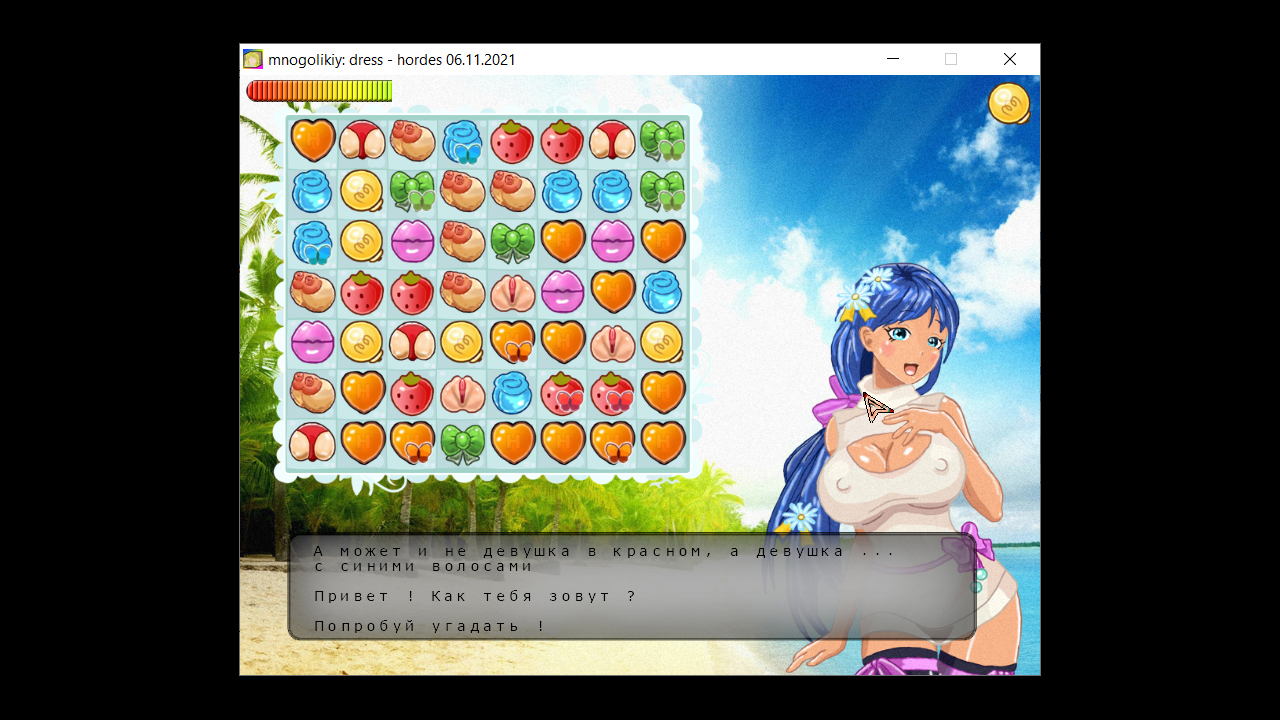Click the gold coin icon outside the puzzle board
1280x720 pixels.
coord(1009,103)
